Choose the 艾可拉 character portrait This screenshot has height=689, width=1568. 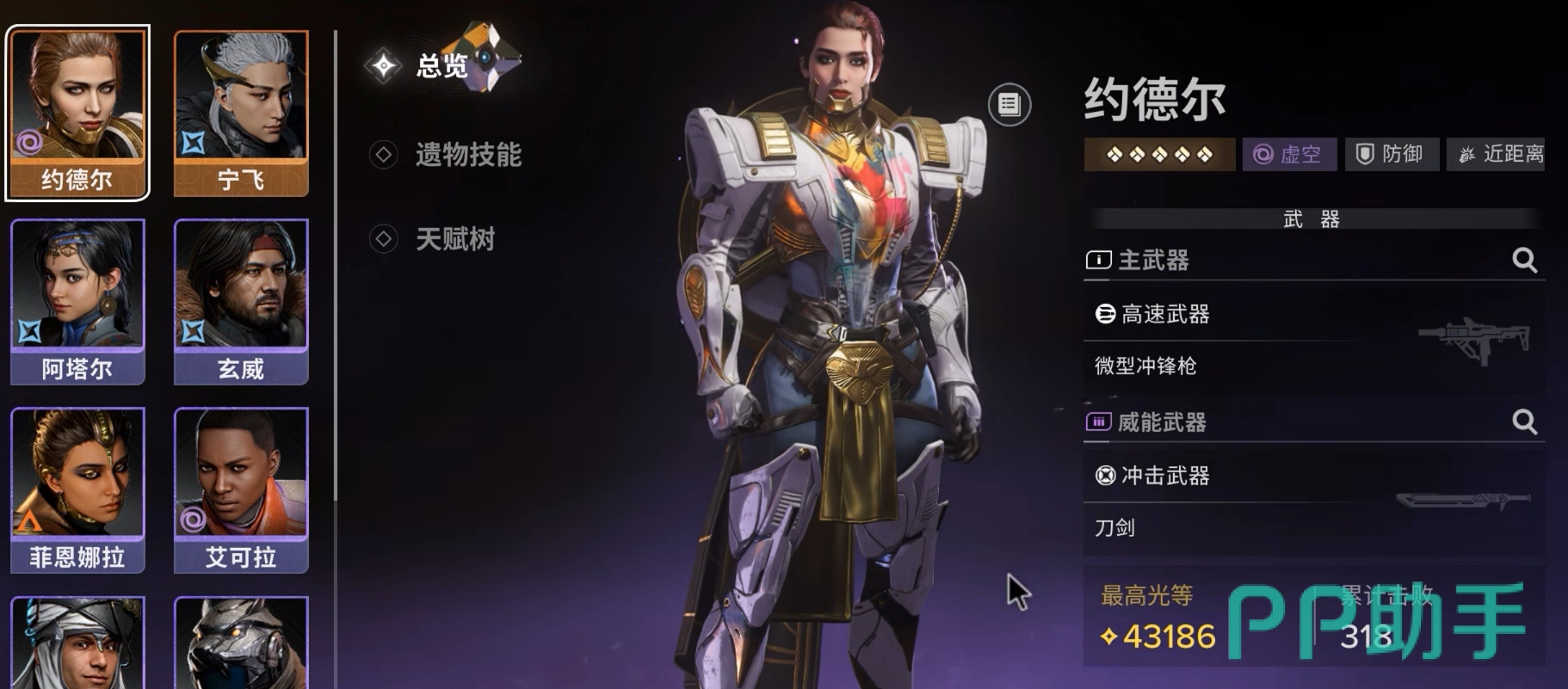click(241, 489)
